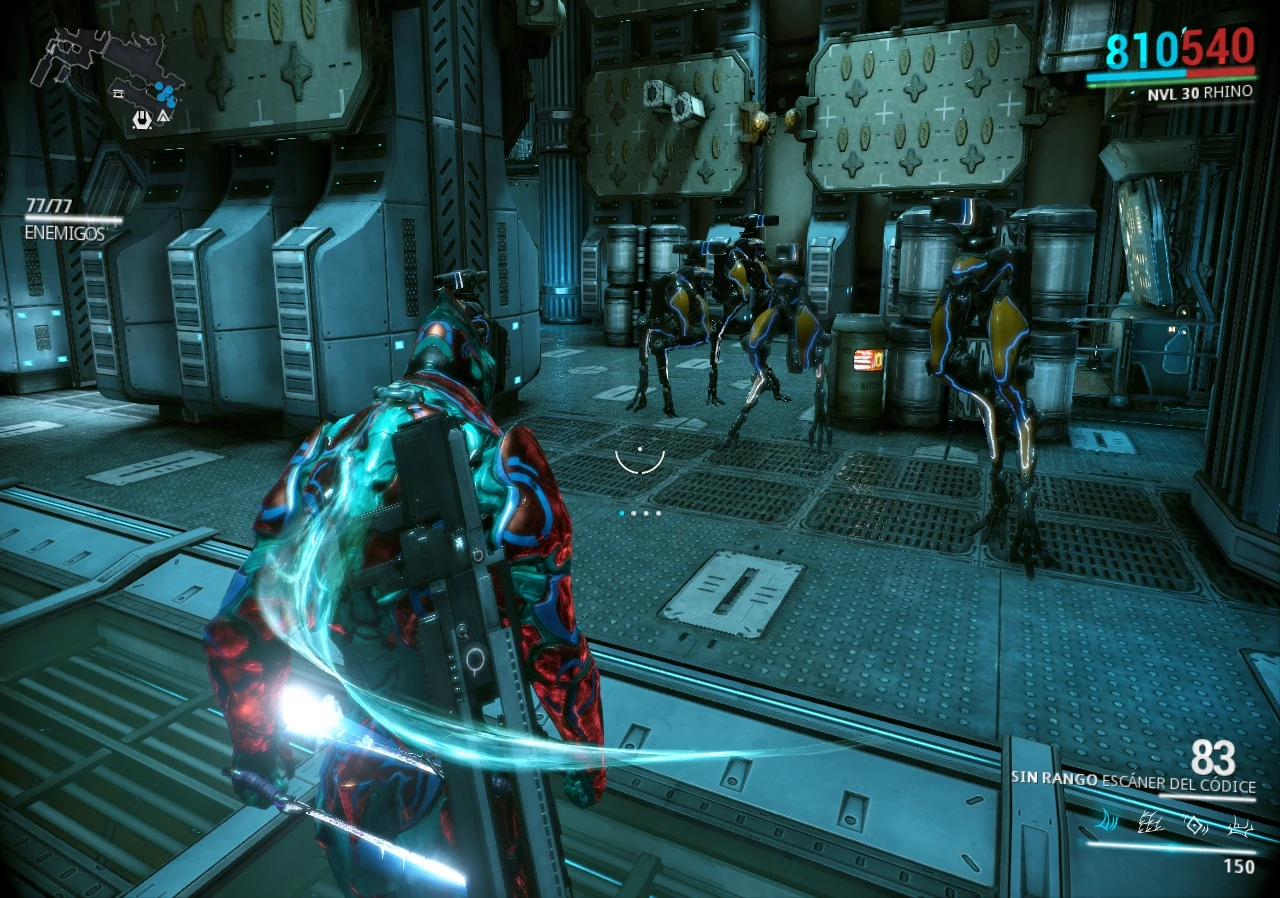The width and height of the screenshot is (1280, 898).
Task: Select the Escáner del Códice equipped item label
Action: (1177, 780)
